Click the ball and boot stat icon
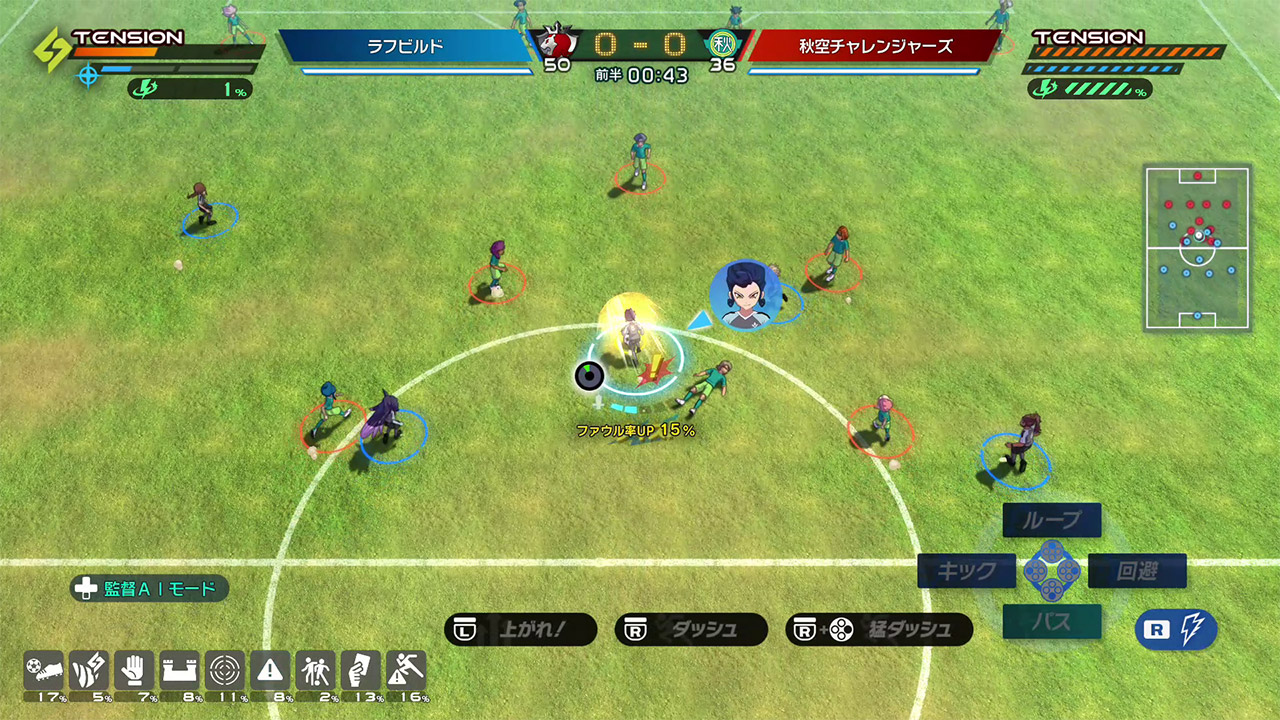Screen dimensions: 1280x720 pos(44,671)
